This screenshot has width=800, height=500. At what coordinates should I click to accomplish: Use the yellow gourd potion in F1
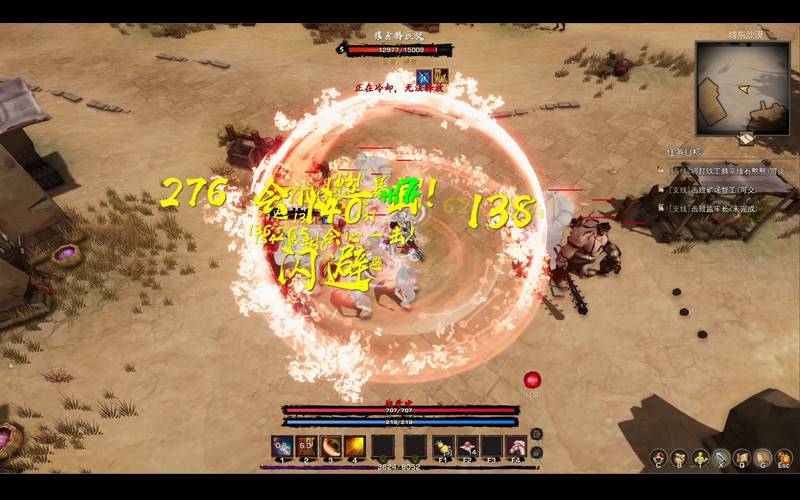[x=443, y=446]
